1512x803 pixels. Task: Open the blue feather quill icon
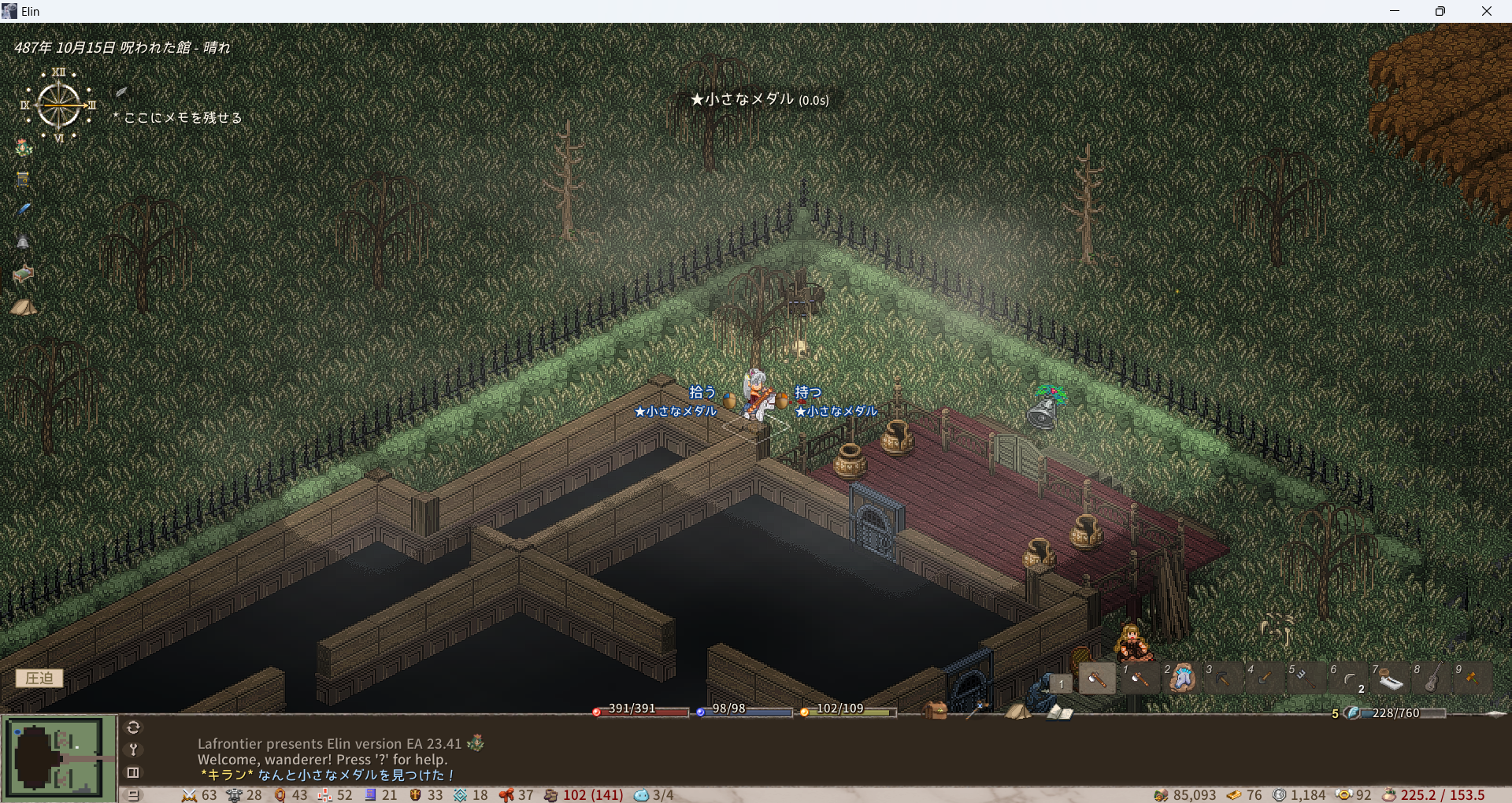point(24,209)
